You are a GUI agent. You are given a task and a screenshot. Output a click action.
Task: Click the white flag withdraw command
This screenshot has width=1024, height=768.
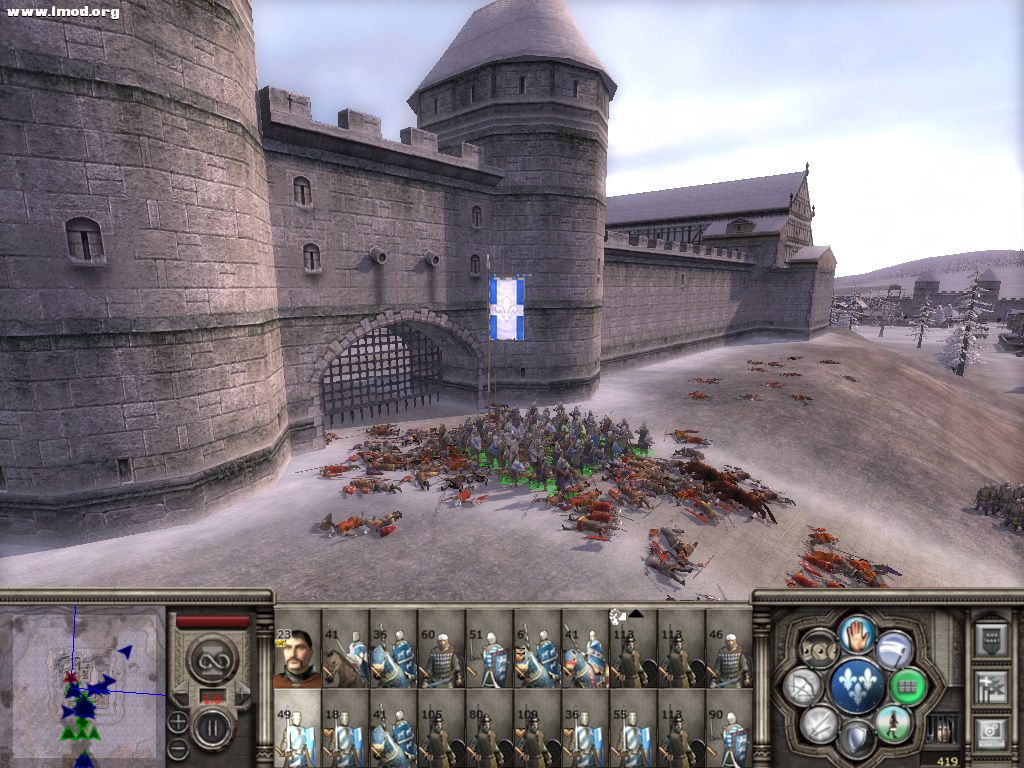click(894, 649)
